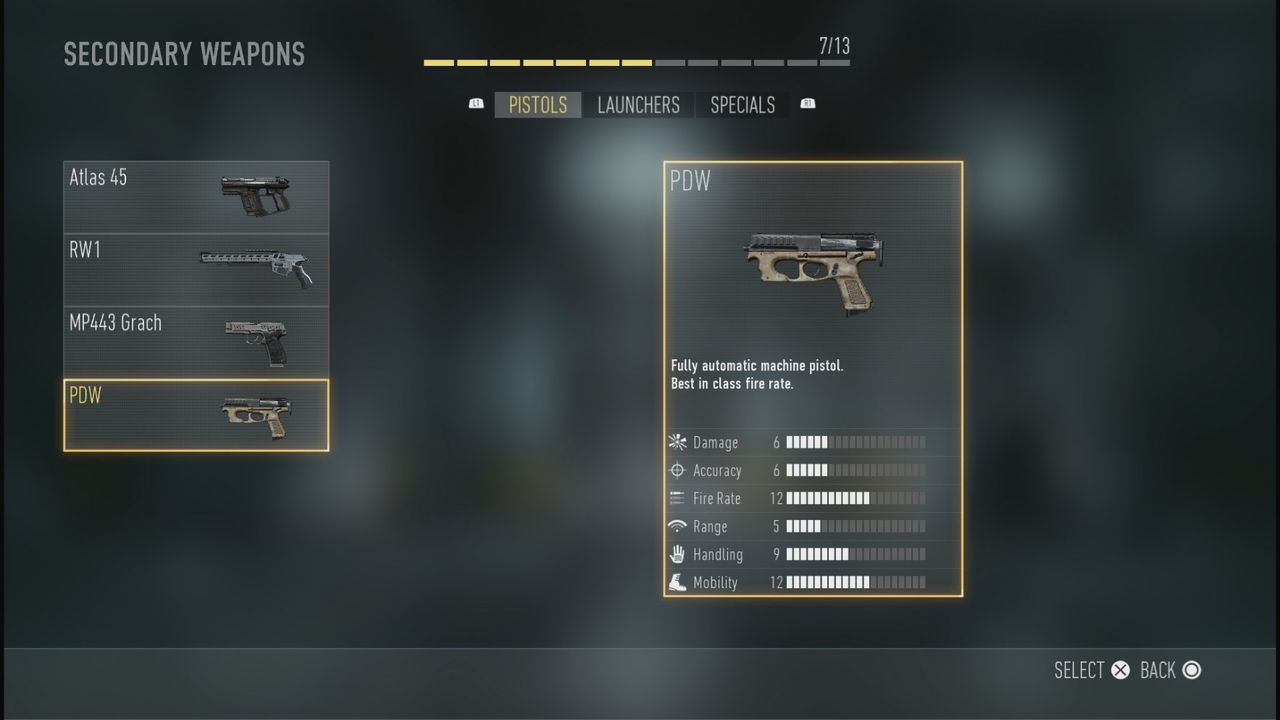Click the SECONDARY WEAPONS heading
Image resolution: width=1280 pixels, height=720 pixels.
[x=184, y=54]
